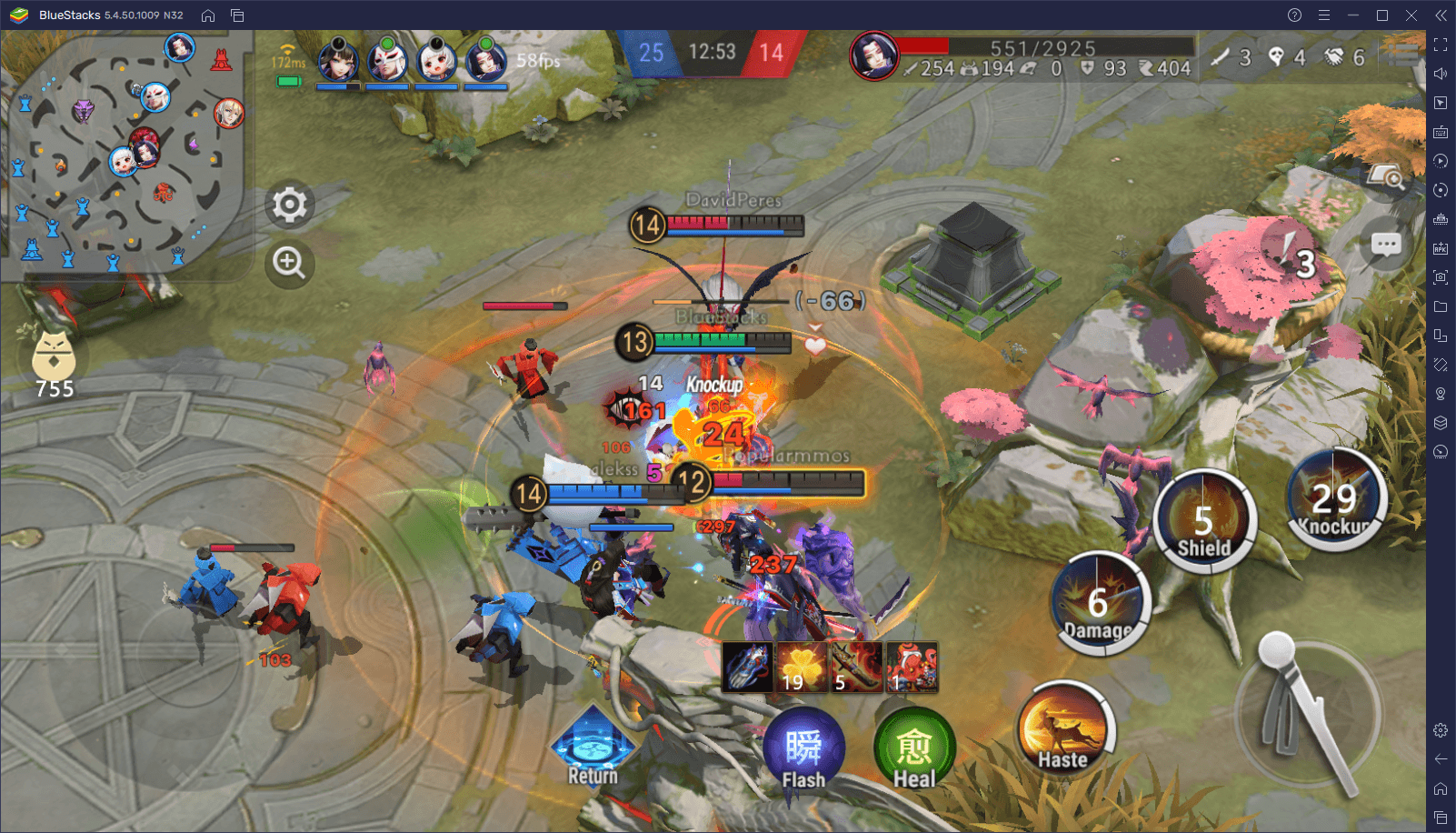
Task: Maximize the BlueStacks window
Action: 1382,15
